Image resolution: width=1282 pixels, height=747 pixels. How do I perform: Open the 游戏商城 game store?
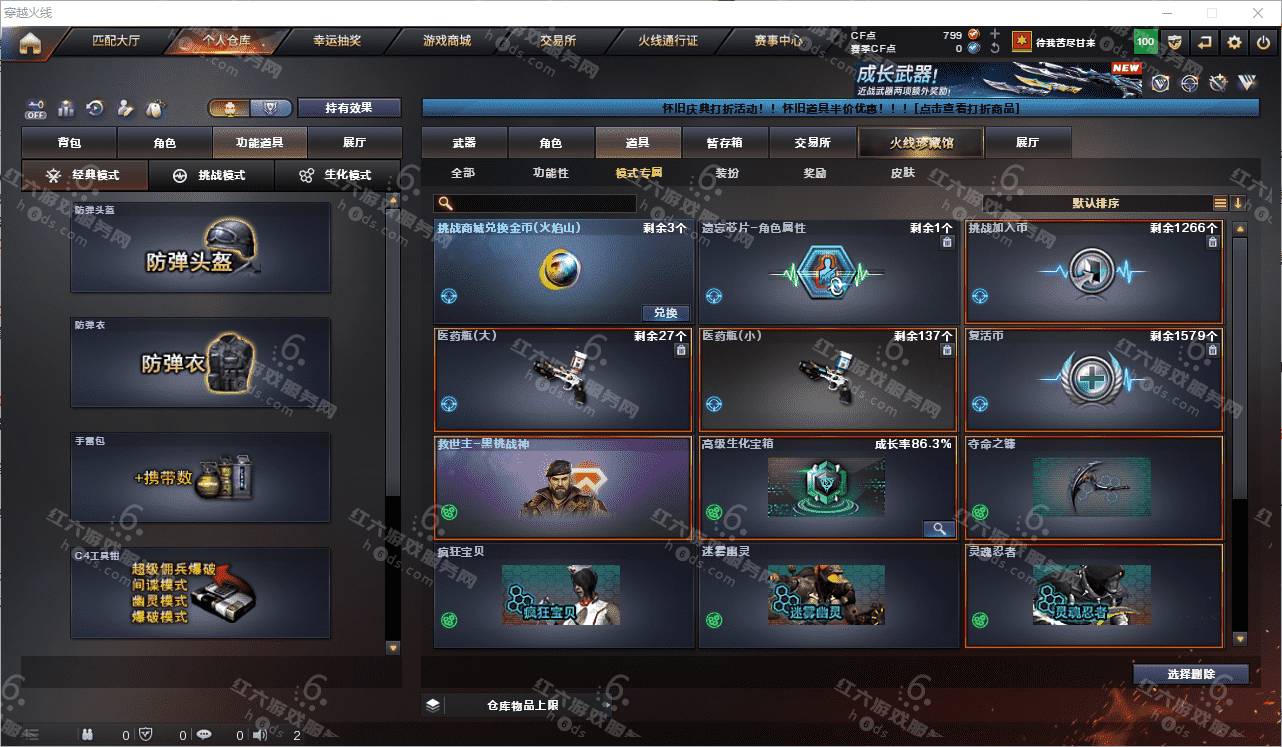click(446, 41)
